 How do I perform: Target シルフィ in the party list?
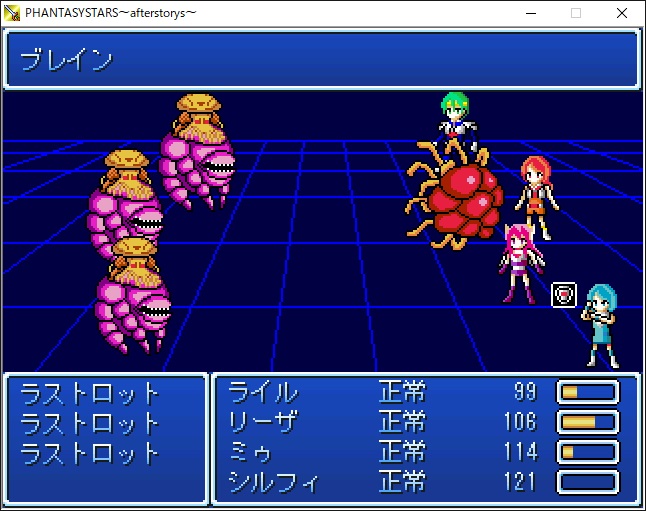tap(273, 482)
